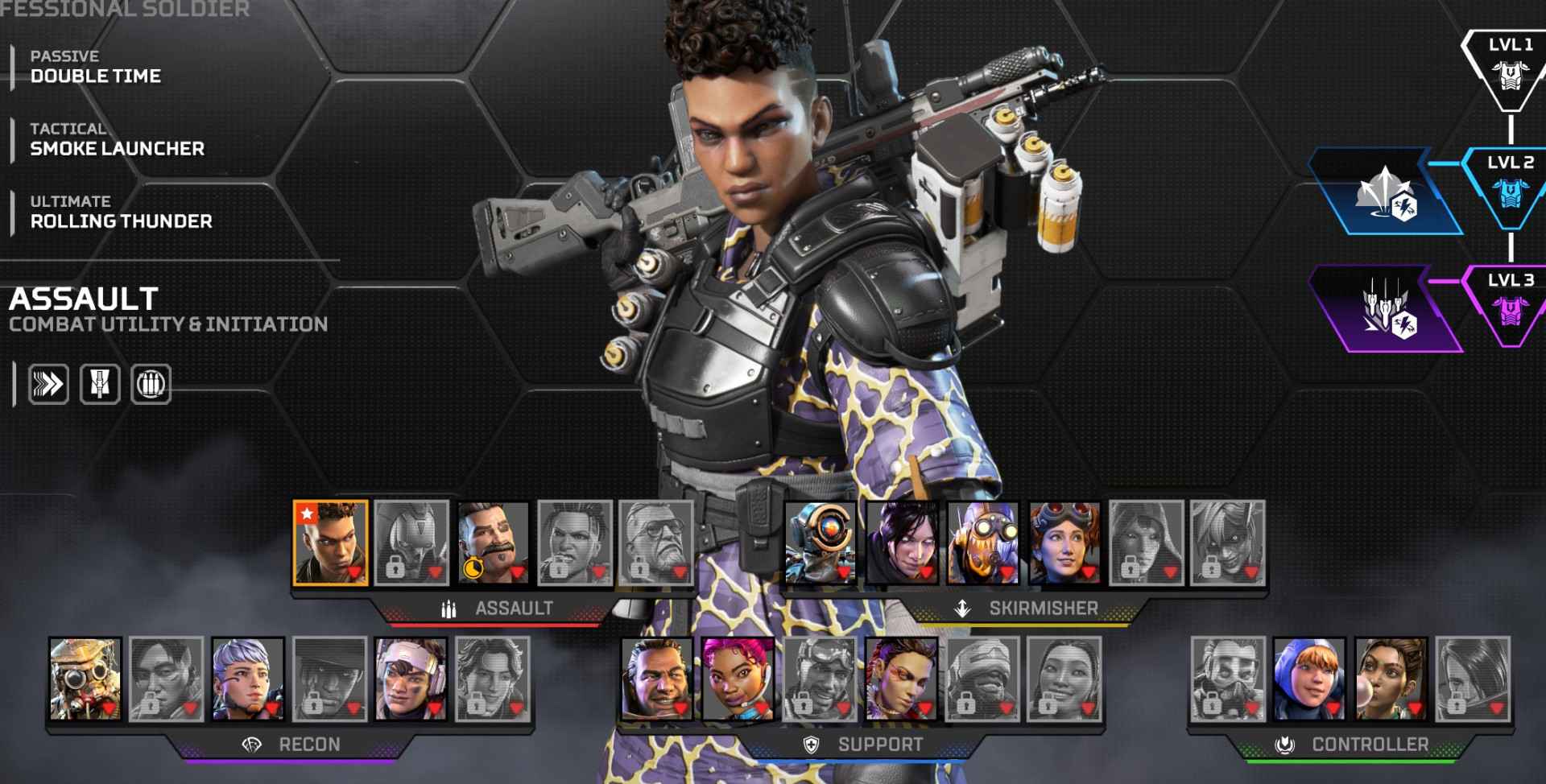The image size is (1546, 784).
Task: View the Rolling Thunder ultimate ability
Action: pos(121,221)
